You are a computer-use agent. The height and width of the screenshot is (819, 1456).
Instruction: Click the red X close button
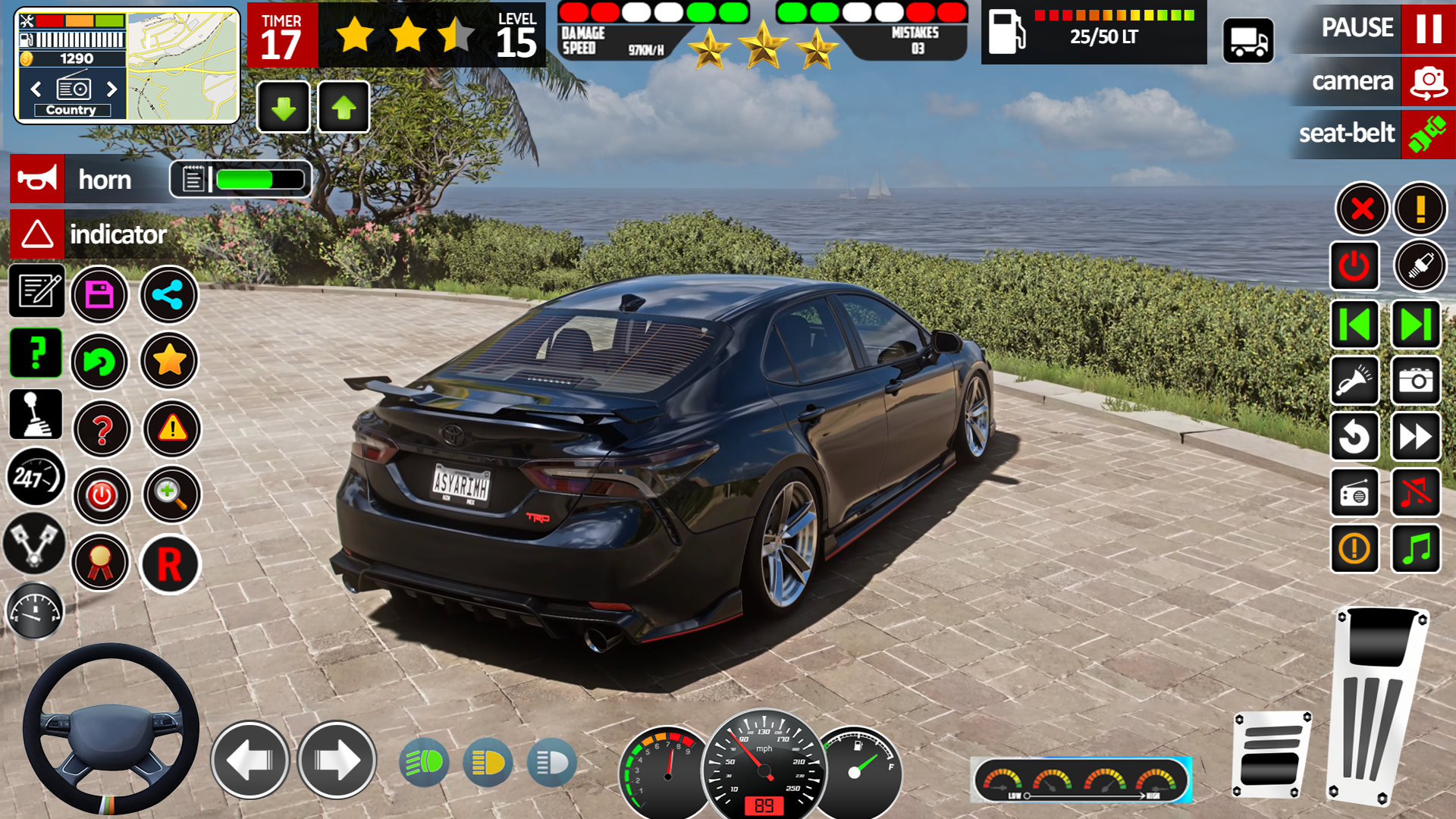(x=1362, y=209)
